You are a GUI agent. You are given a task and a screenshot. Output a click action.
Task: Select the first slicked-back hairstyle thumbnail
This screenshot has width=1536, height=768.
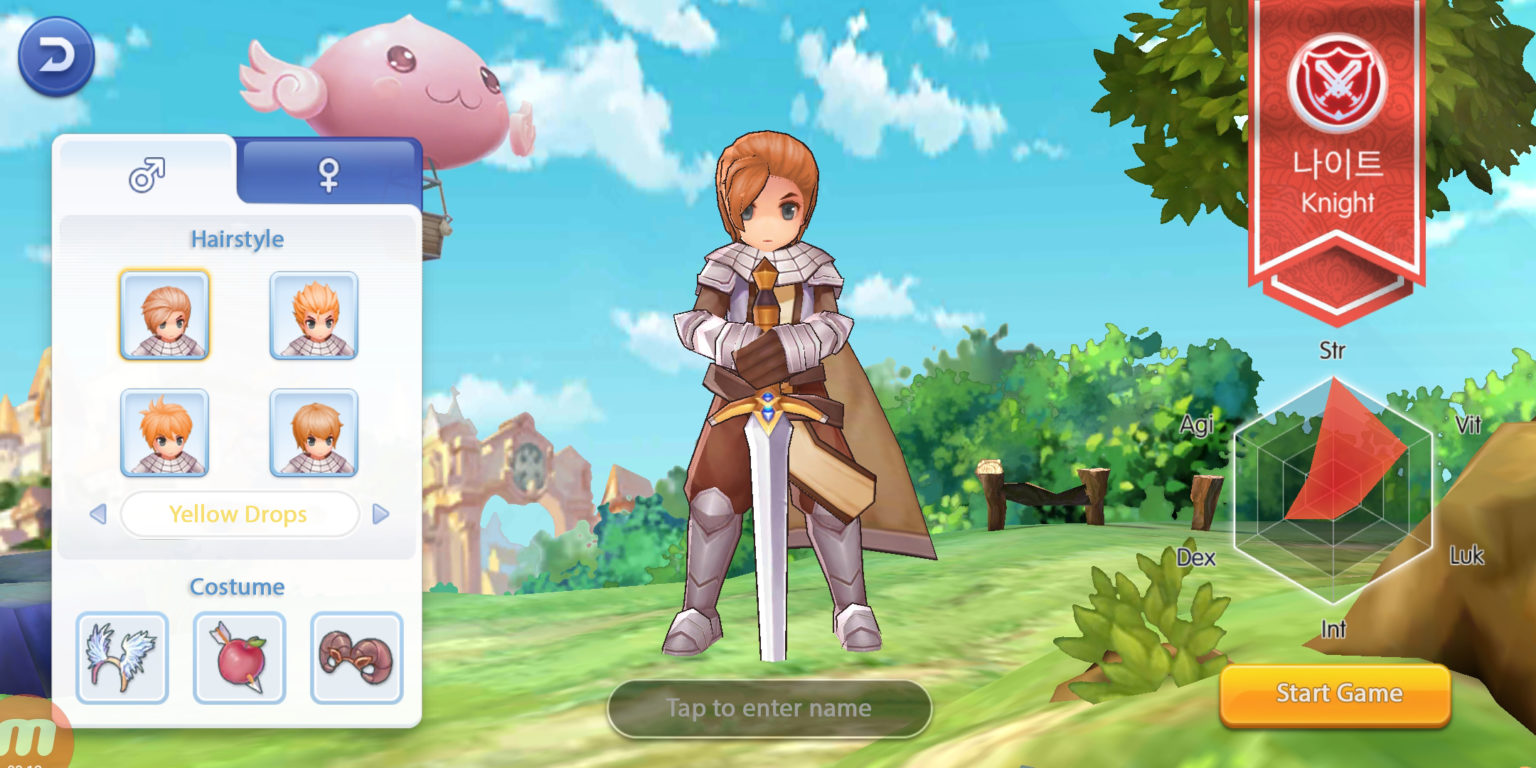[165, 315]
